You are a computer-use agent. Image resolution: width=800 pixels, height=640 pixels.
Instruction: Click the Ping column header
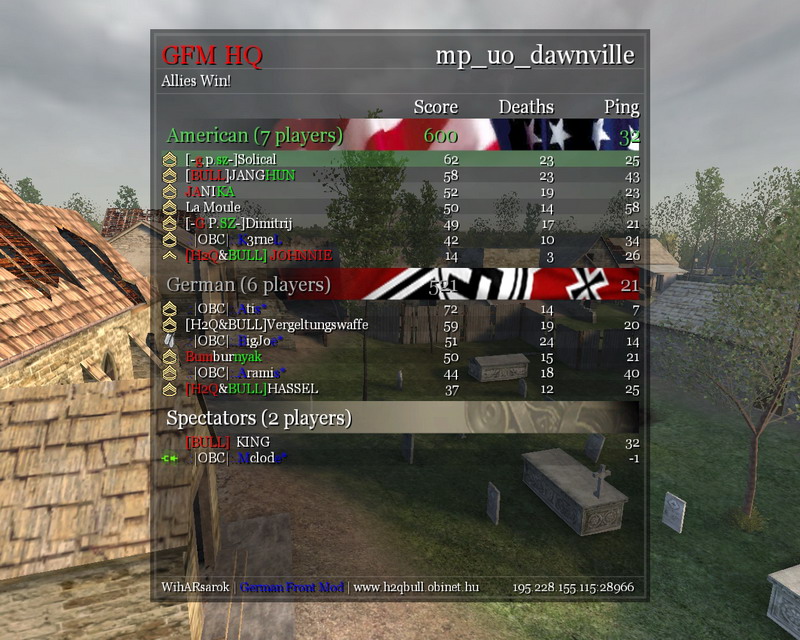click(621, 107)
